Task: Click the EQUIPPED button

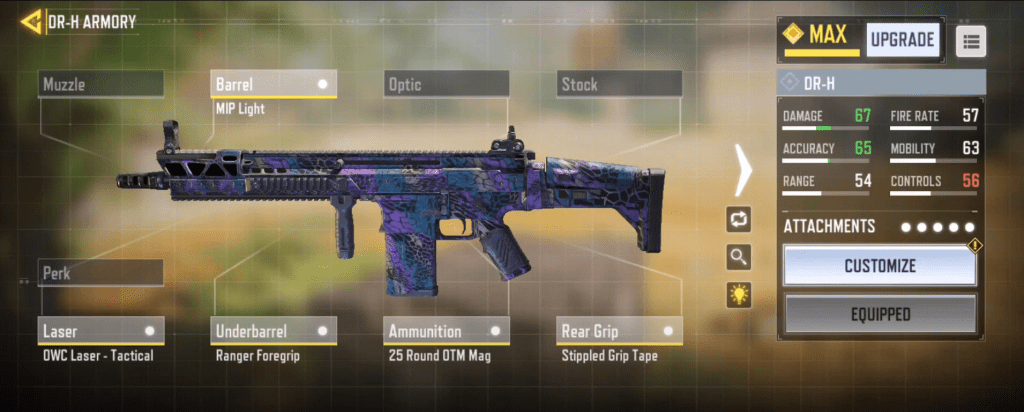Action: click(x=879, y=314)
